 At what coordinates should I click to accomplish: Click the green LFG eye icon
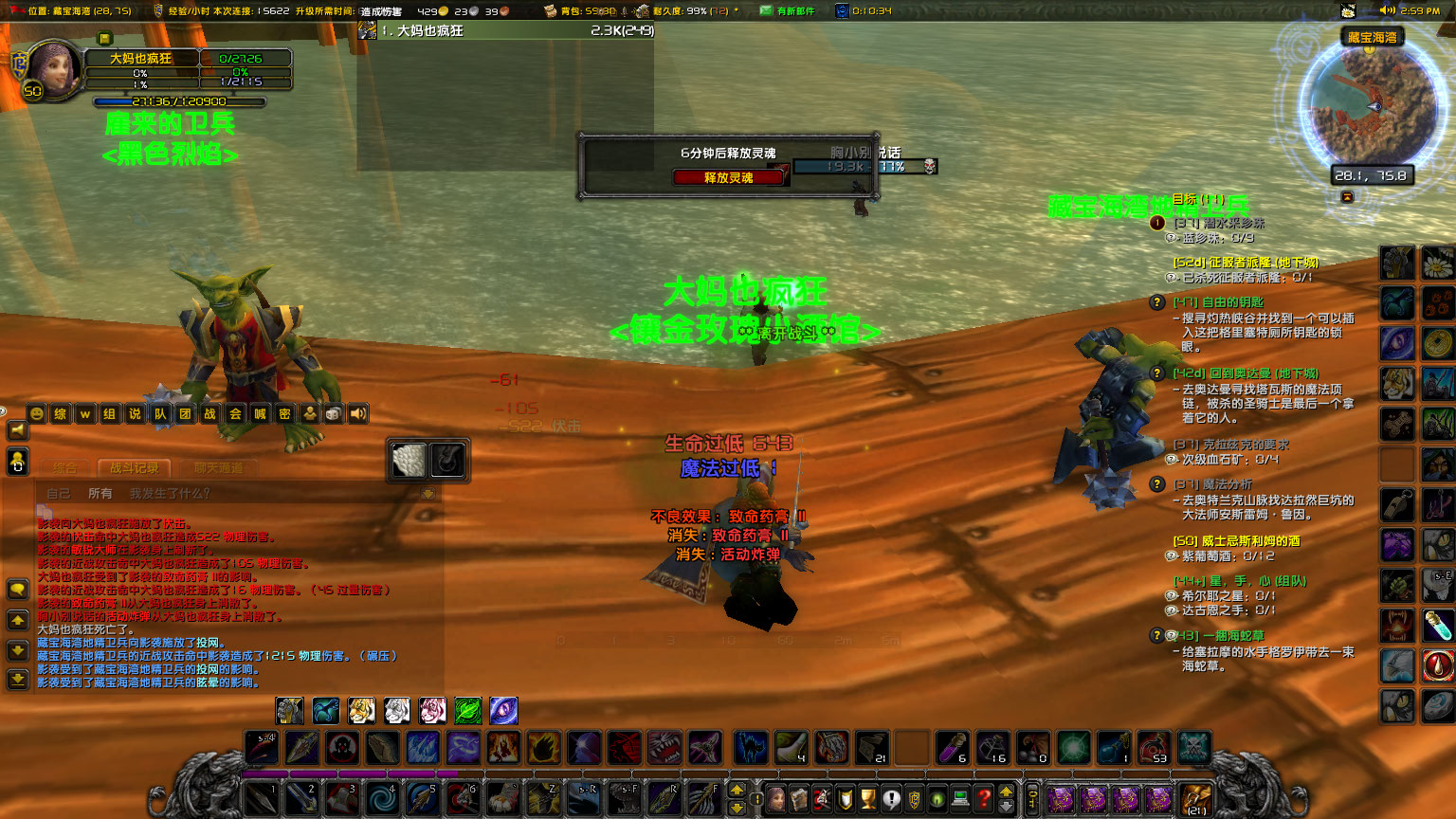pos(936,798)
